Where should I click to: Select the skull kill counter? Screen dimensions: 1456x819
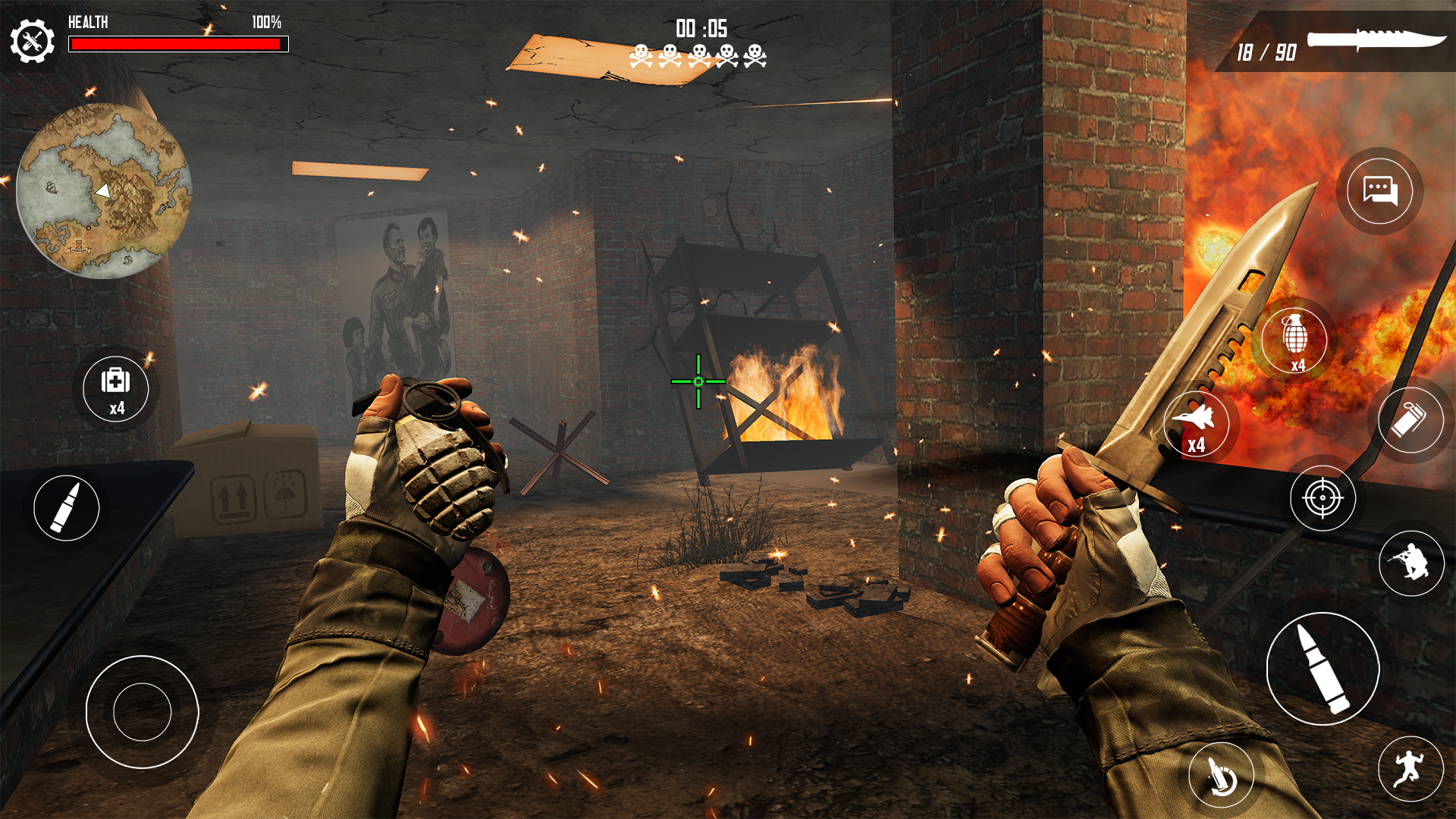(698, 55)
